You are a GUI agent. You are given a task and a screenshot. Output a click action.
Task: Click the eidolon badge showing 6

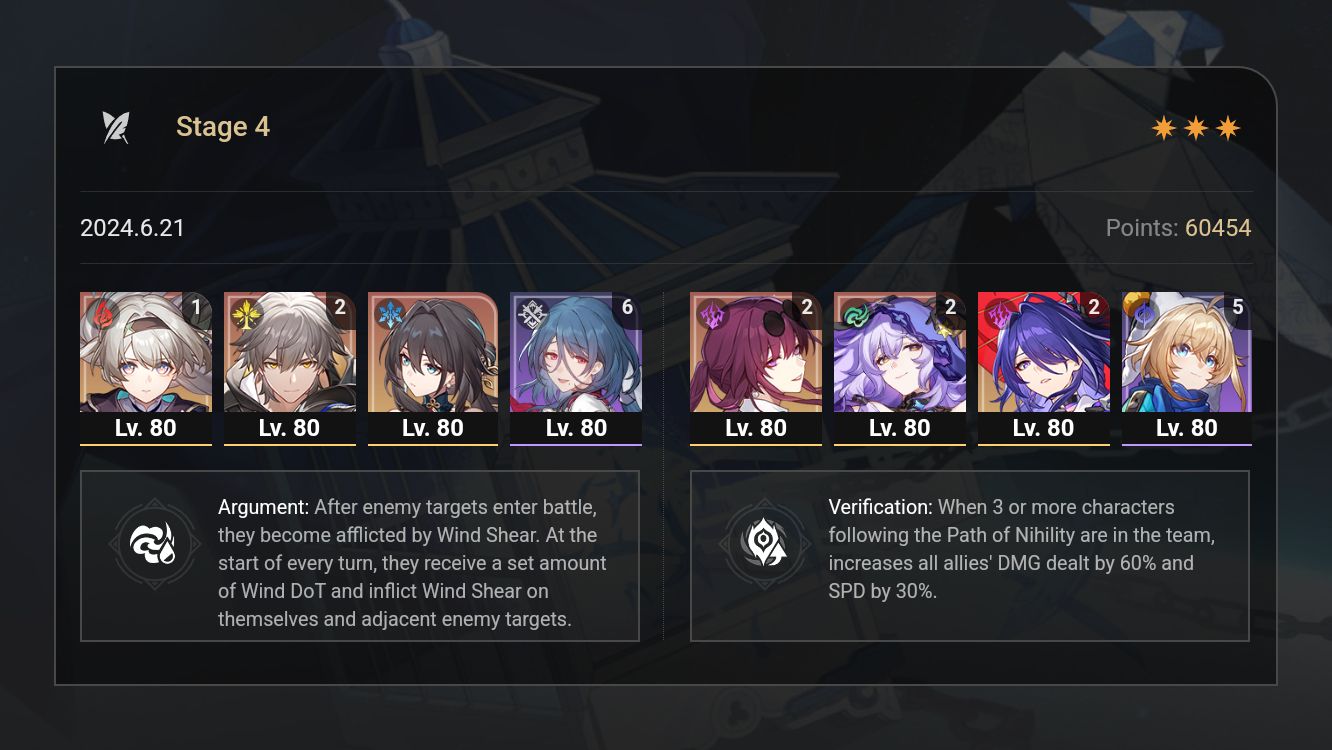click(627, 308)
